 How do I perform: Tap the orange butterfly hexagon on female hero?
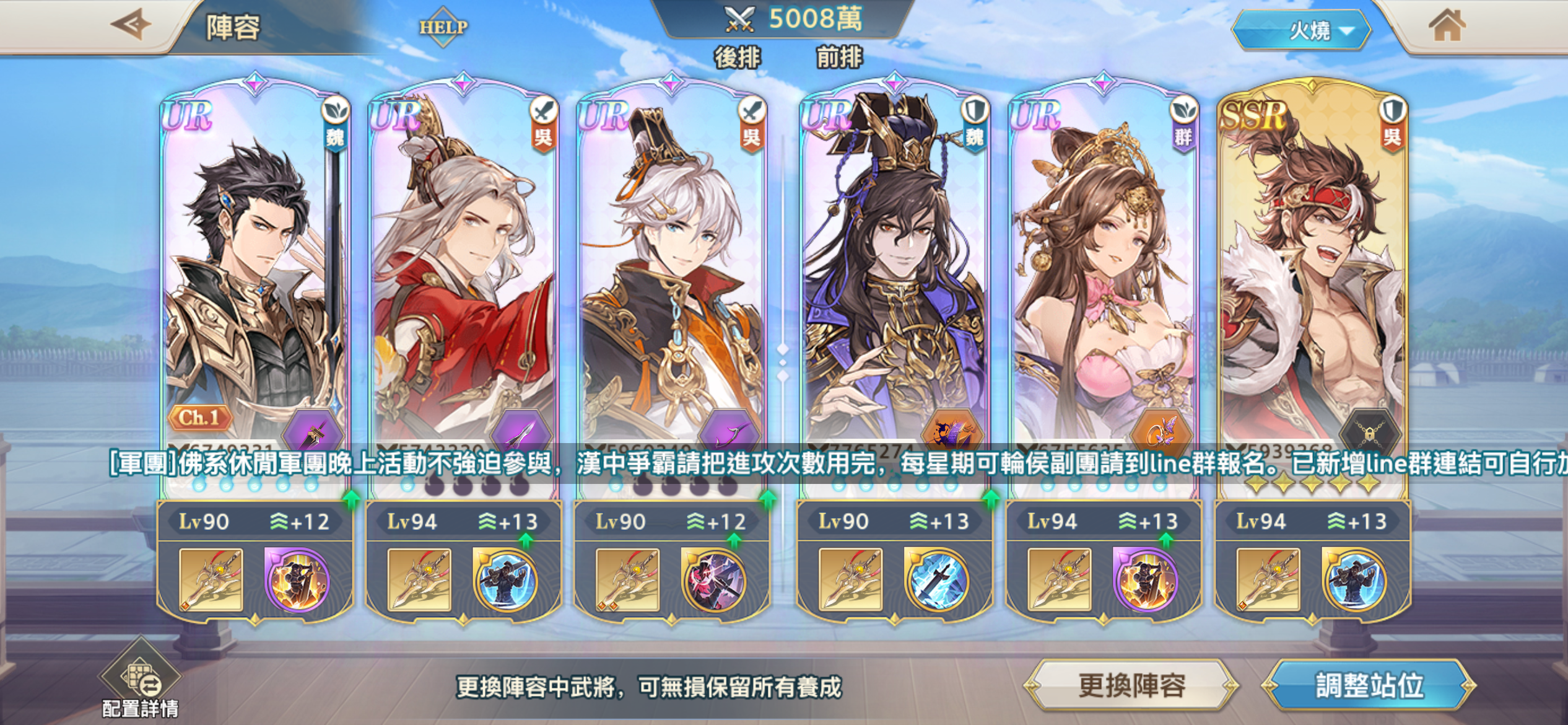(1161, 431)
